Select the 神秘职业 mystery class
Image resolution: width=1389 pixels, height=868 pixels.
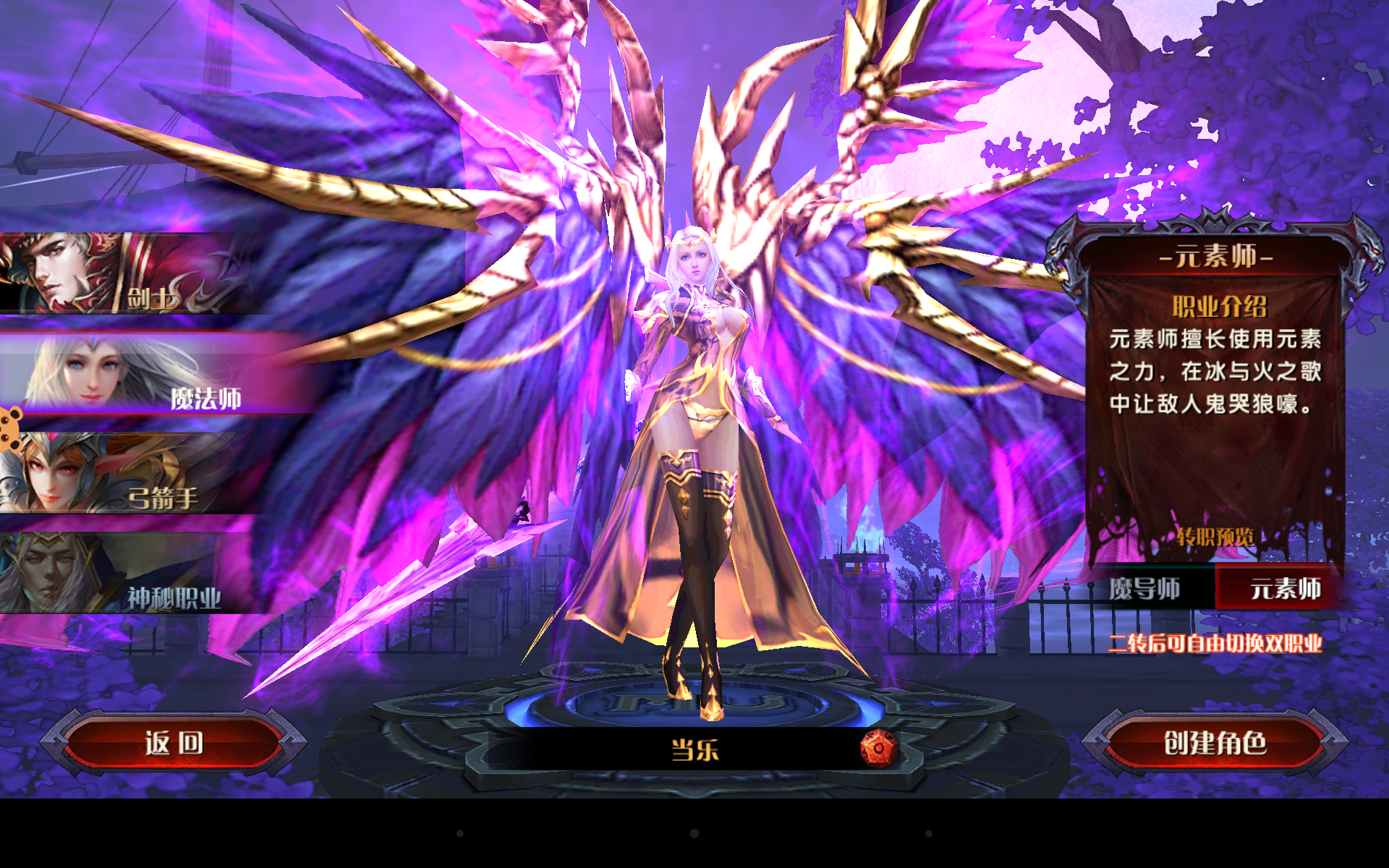123,574
